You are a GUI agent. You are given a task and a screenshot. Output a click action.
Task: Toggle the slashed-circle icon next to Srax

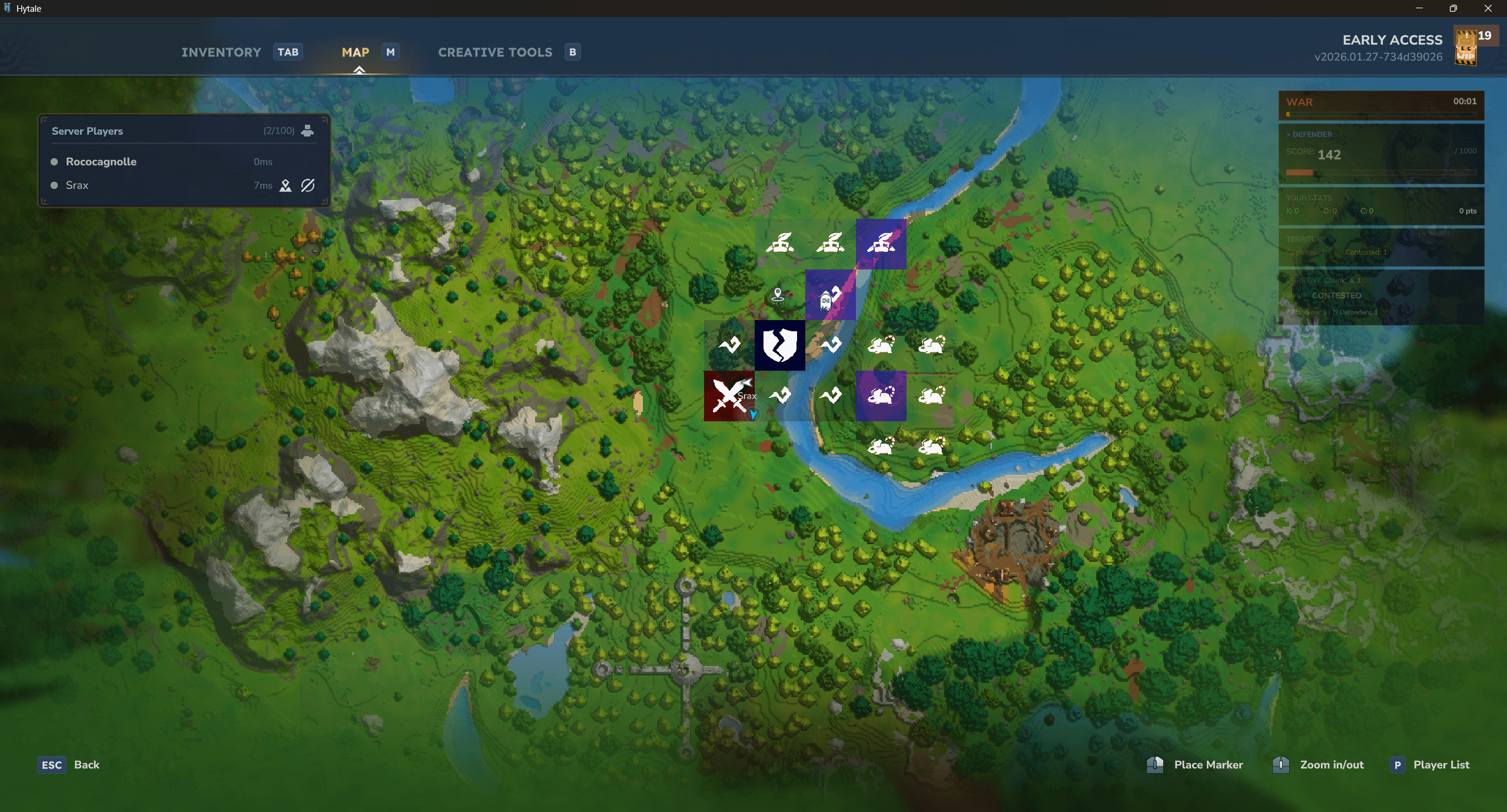[308, 186]
